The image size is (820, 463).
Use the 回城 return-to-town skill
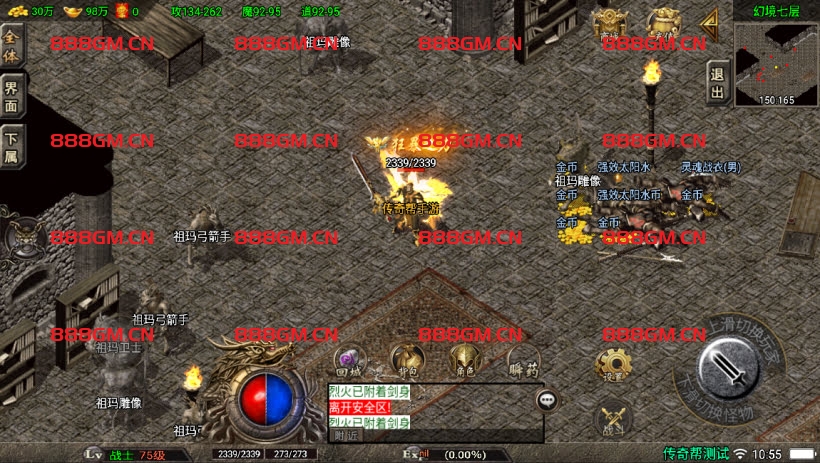click(x=349, y=361)
